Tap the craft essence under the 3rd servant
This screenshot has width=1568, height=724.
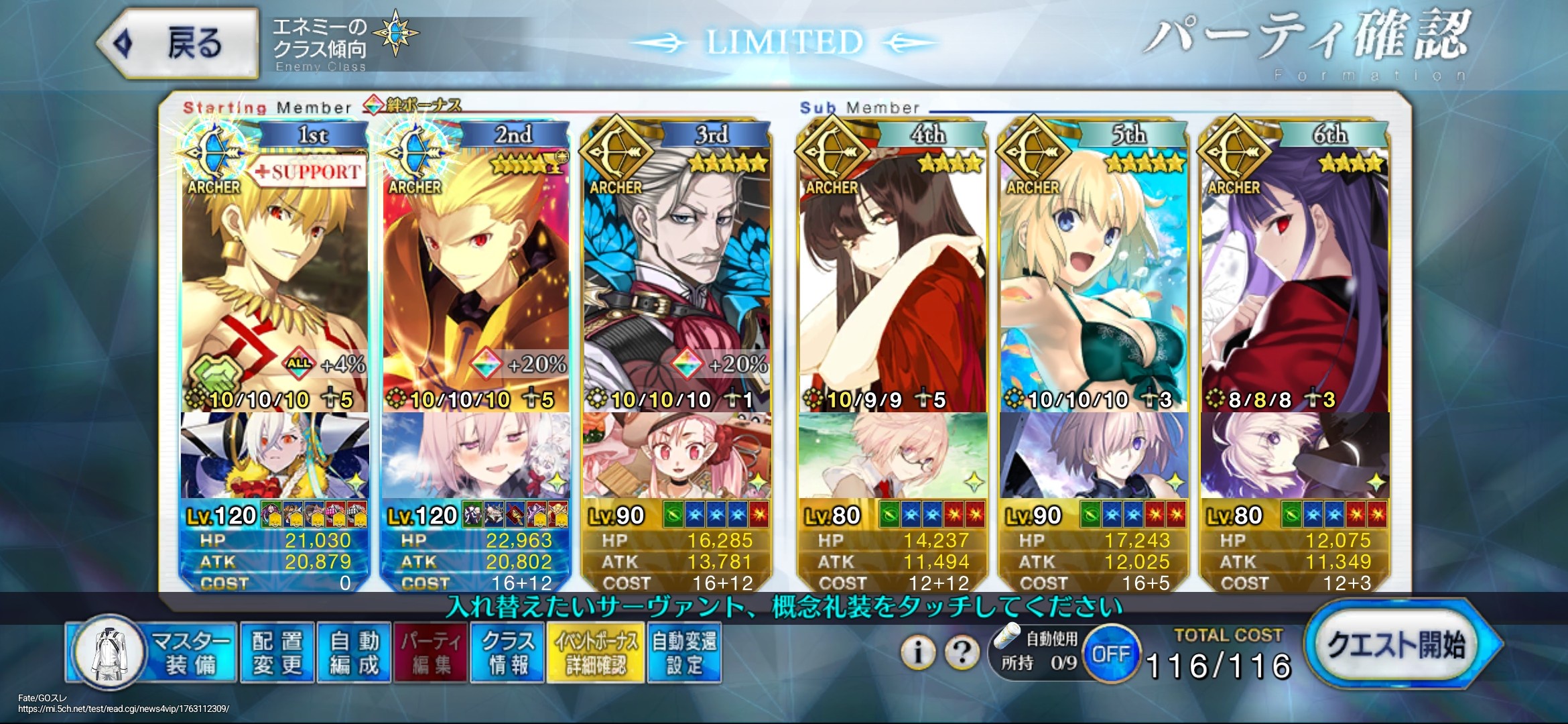click(677, 456)
